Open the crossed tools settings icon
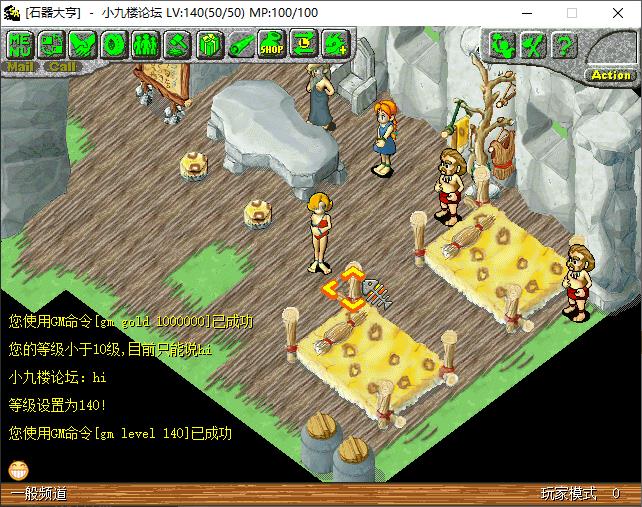This screenshot has height=507, width=642. tap(533, 44)
